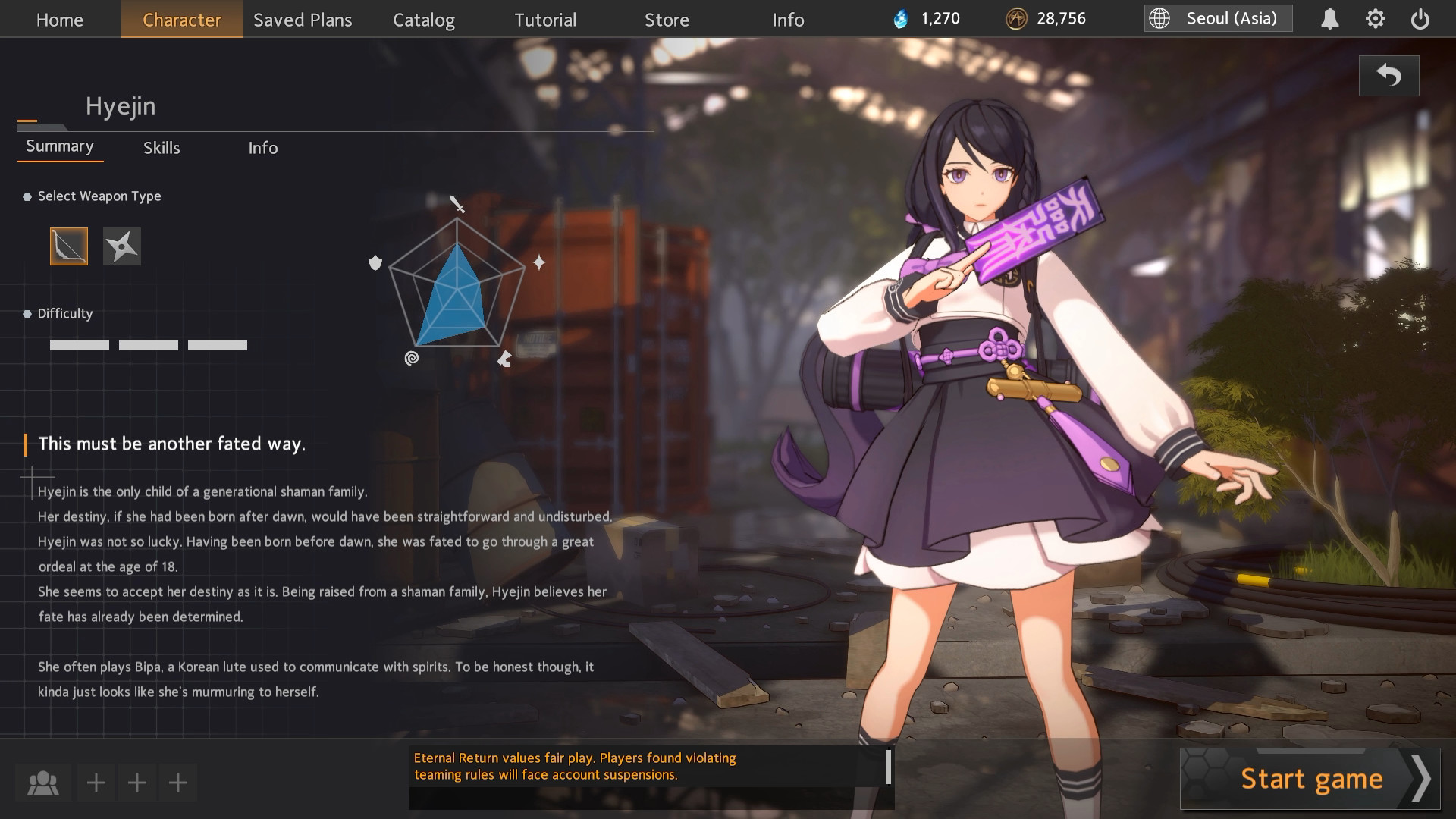Click the power quit icon
This screenshot has height=819, width=1456.
pyautogui.click(x=1420, y=19)
